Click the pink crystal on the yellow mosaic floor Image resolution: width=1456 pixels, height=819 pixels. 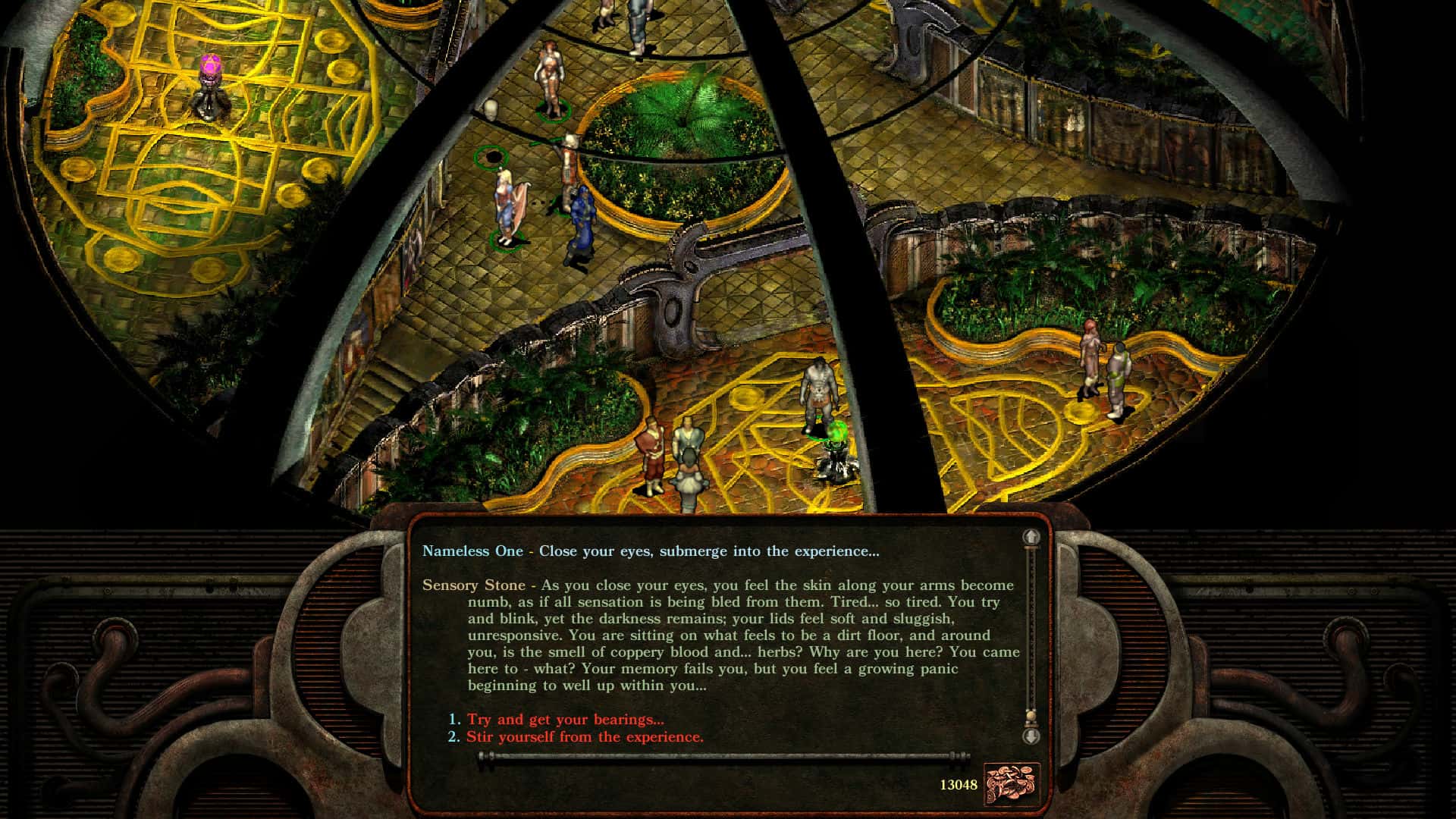[x=211, y=64]
